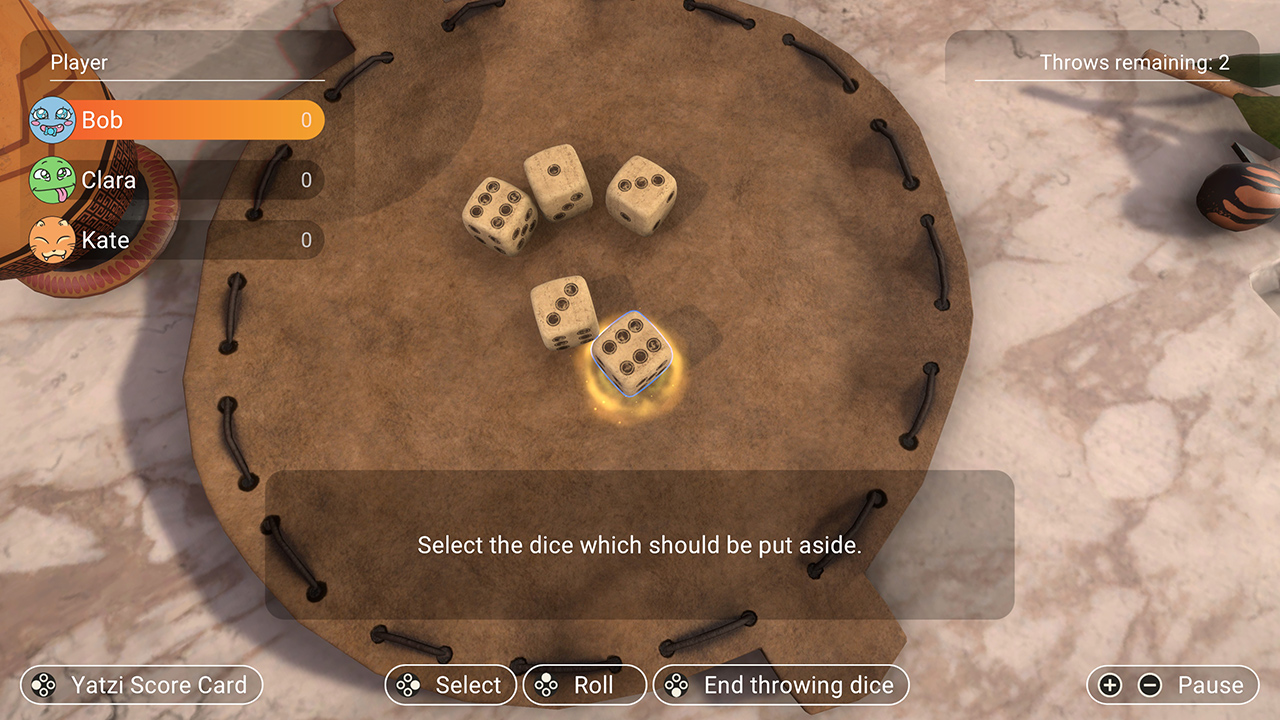Click the gamepad icon beside Yatzi Score Card

42,685
